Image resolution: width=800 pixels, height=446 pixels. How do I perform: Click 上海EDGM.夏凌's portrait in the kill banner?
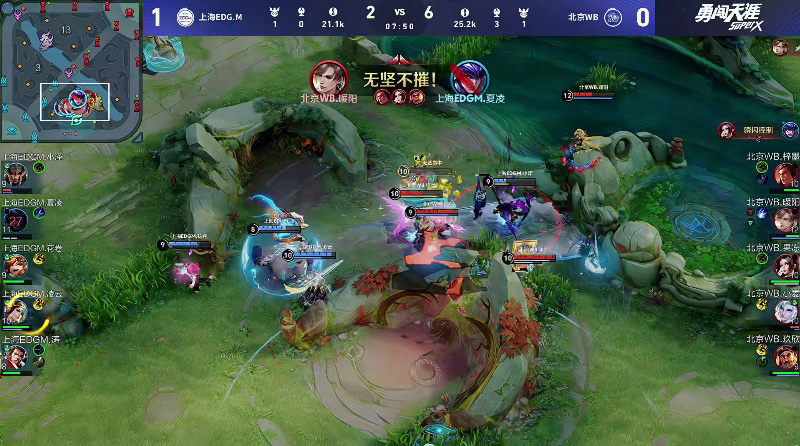(x=468, y=77)
